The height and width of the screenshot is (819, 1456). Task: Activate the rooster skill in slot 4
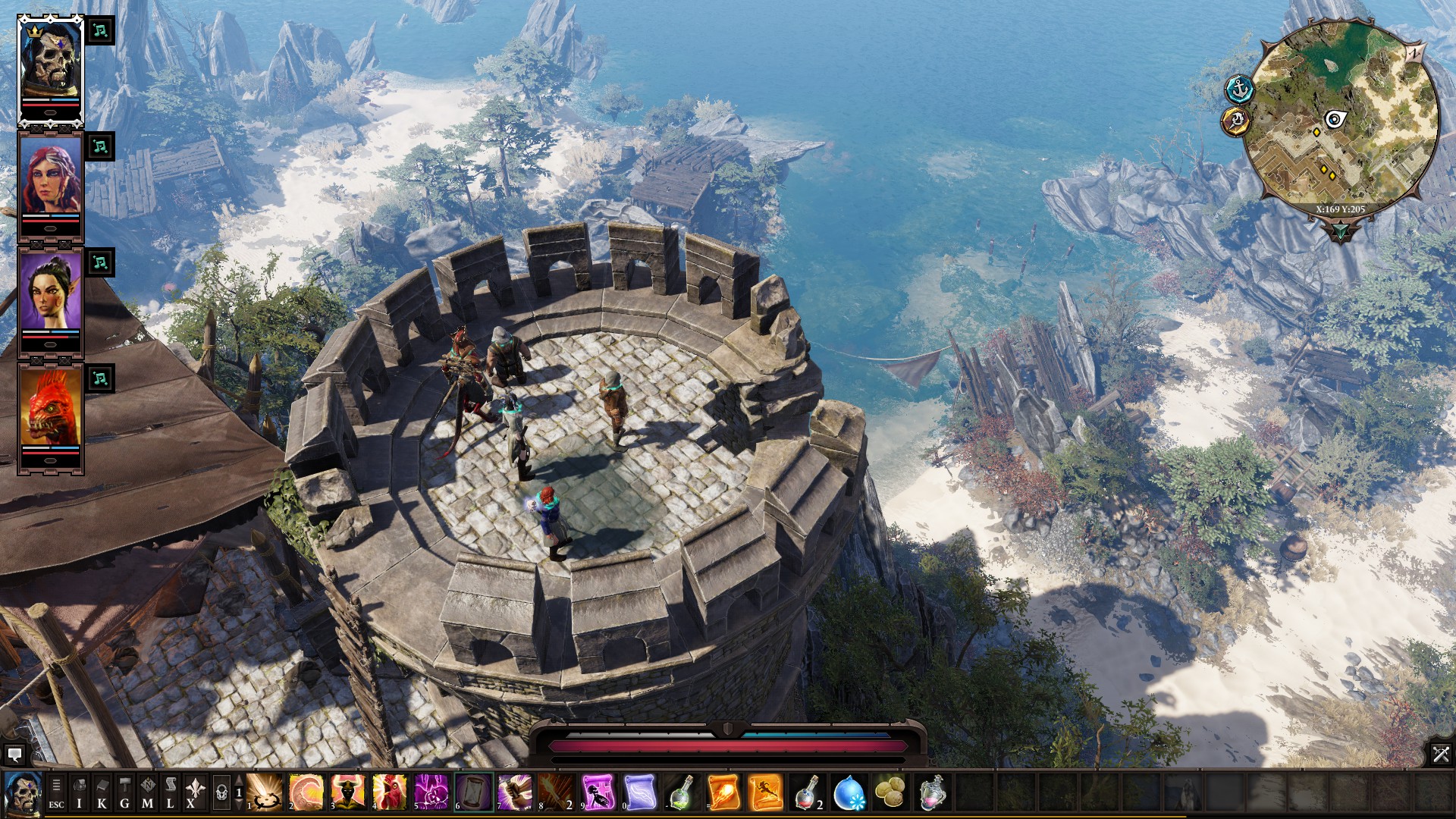[x=389, y=792]
